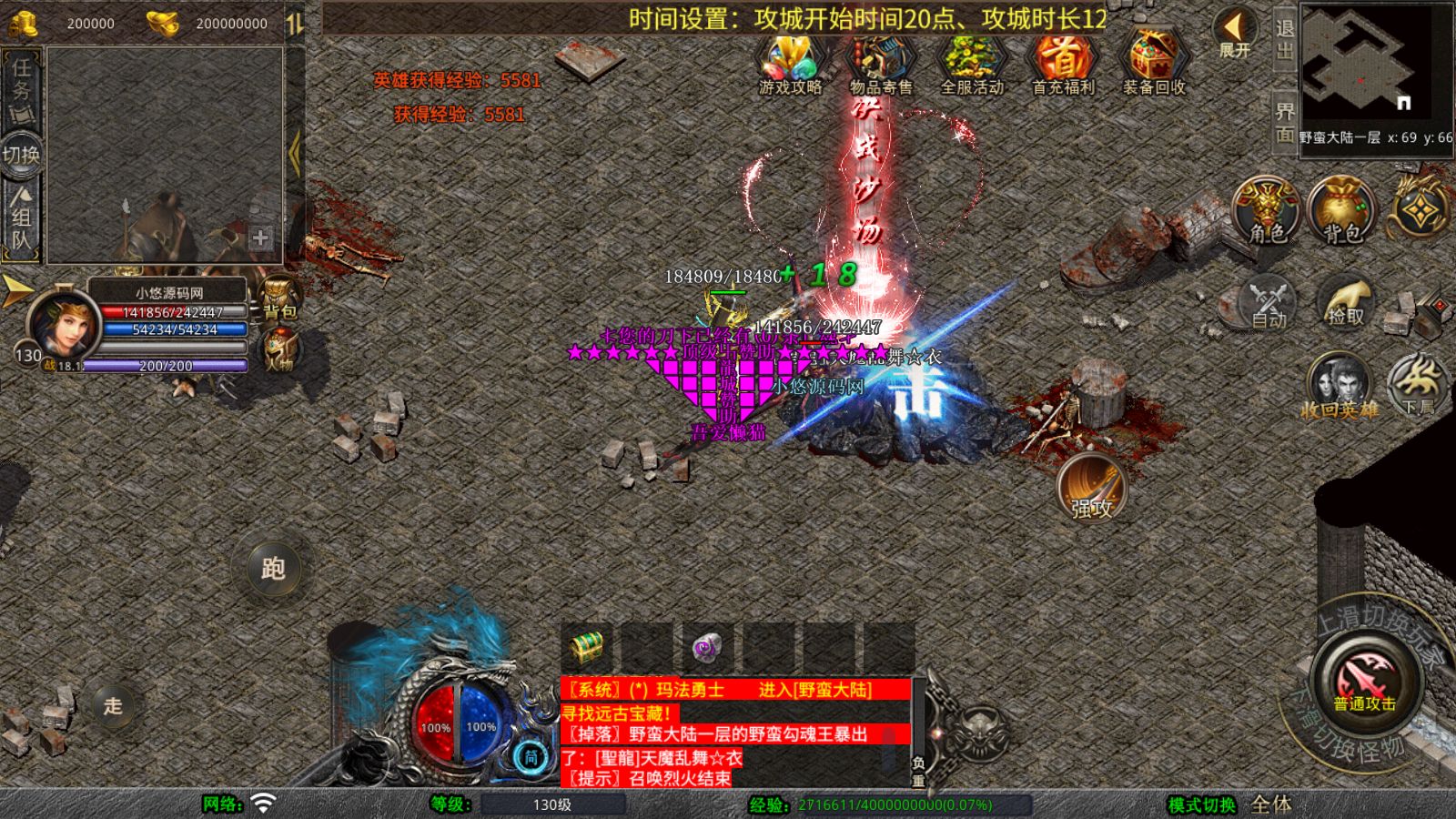Switch to 走 walk mode
Image resolution: width=1456 pixels, height=819 pixels.
tap(112, 705)
